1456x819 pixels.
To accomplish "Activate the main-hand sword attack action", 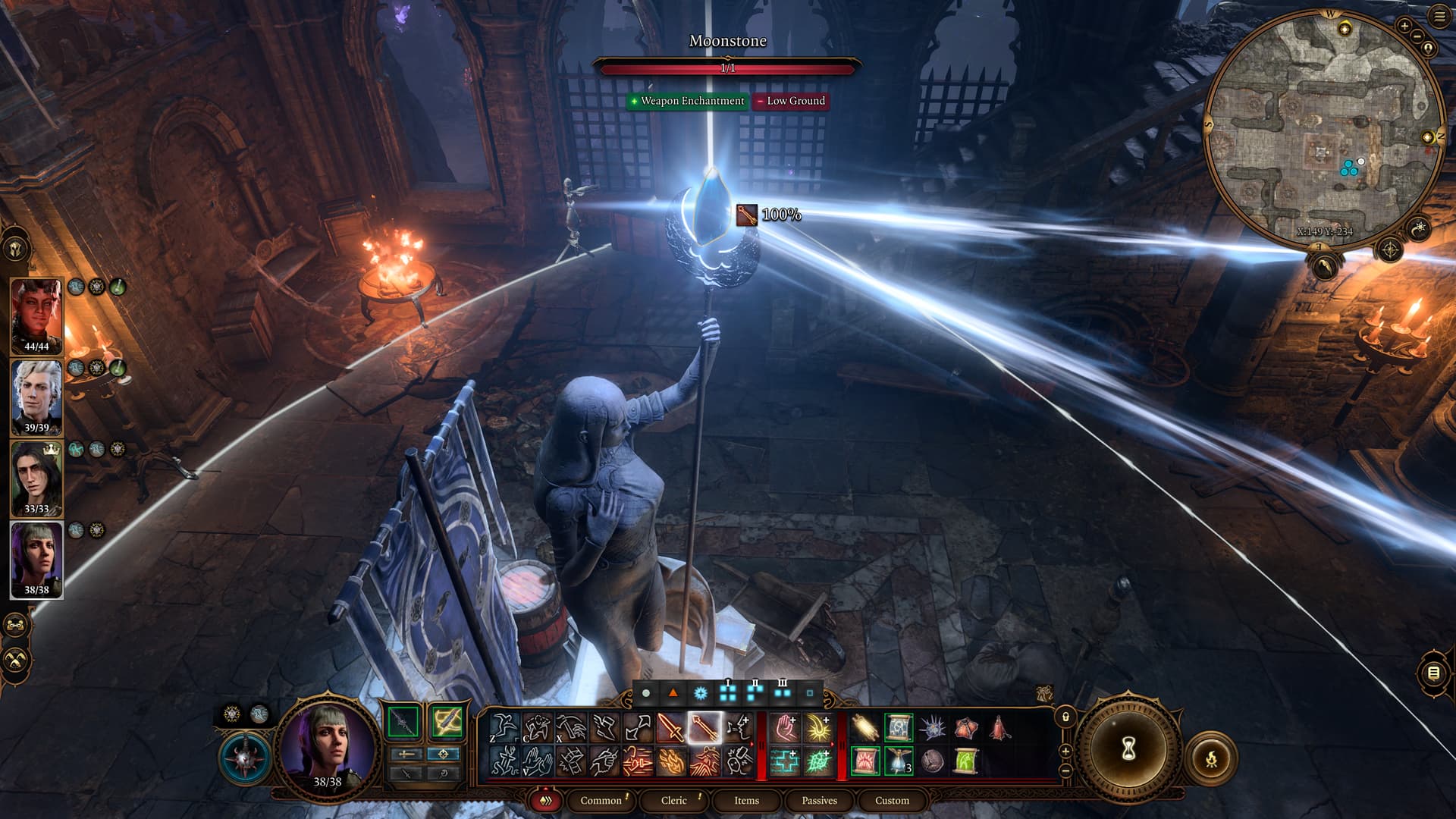I will coord(670,728).
